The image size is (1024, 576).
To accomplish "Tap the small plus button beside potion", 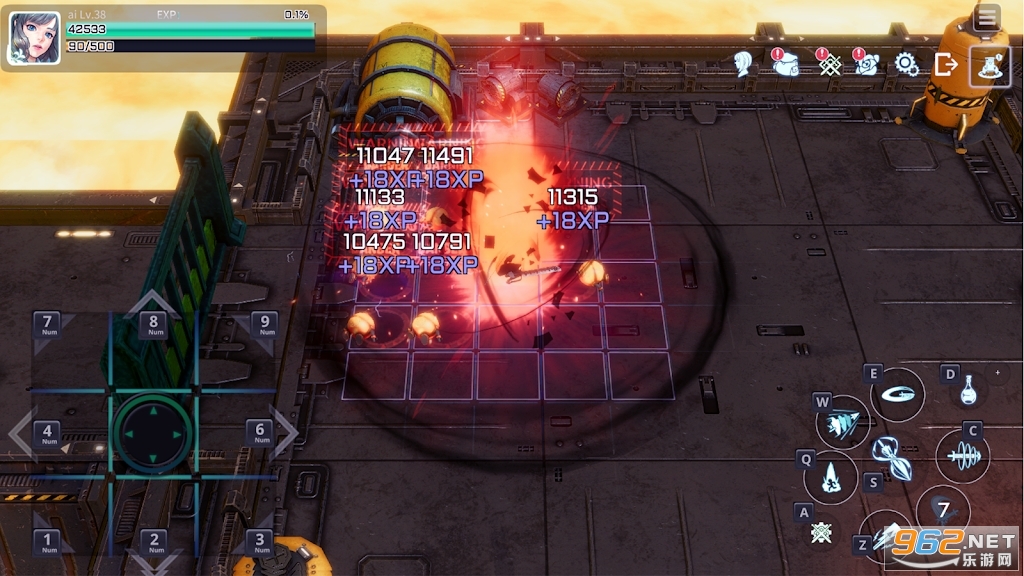I will tap(996, 373).
